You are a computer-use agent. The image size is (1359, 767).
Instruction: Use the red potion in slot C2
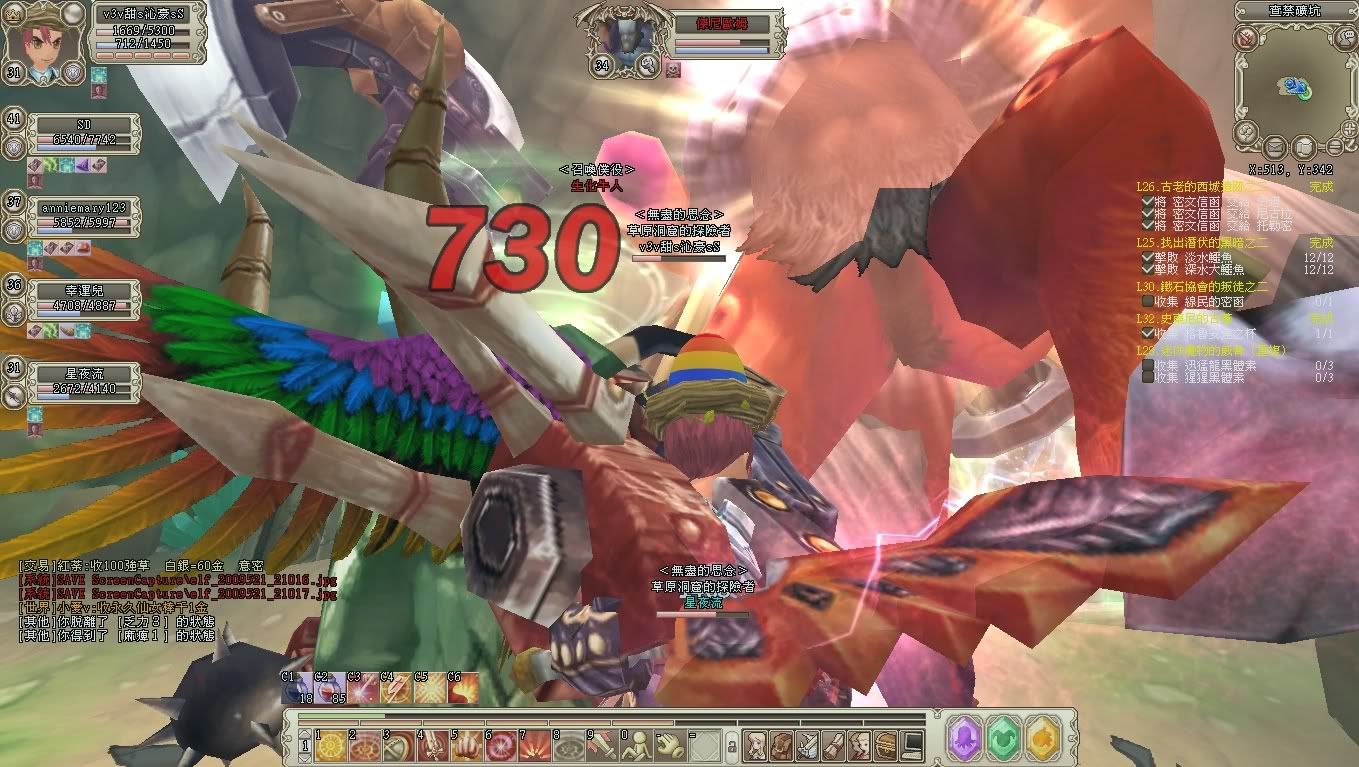329,688
